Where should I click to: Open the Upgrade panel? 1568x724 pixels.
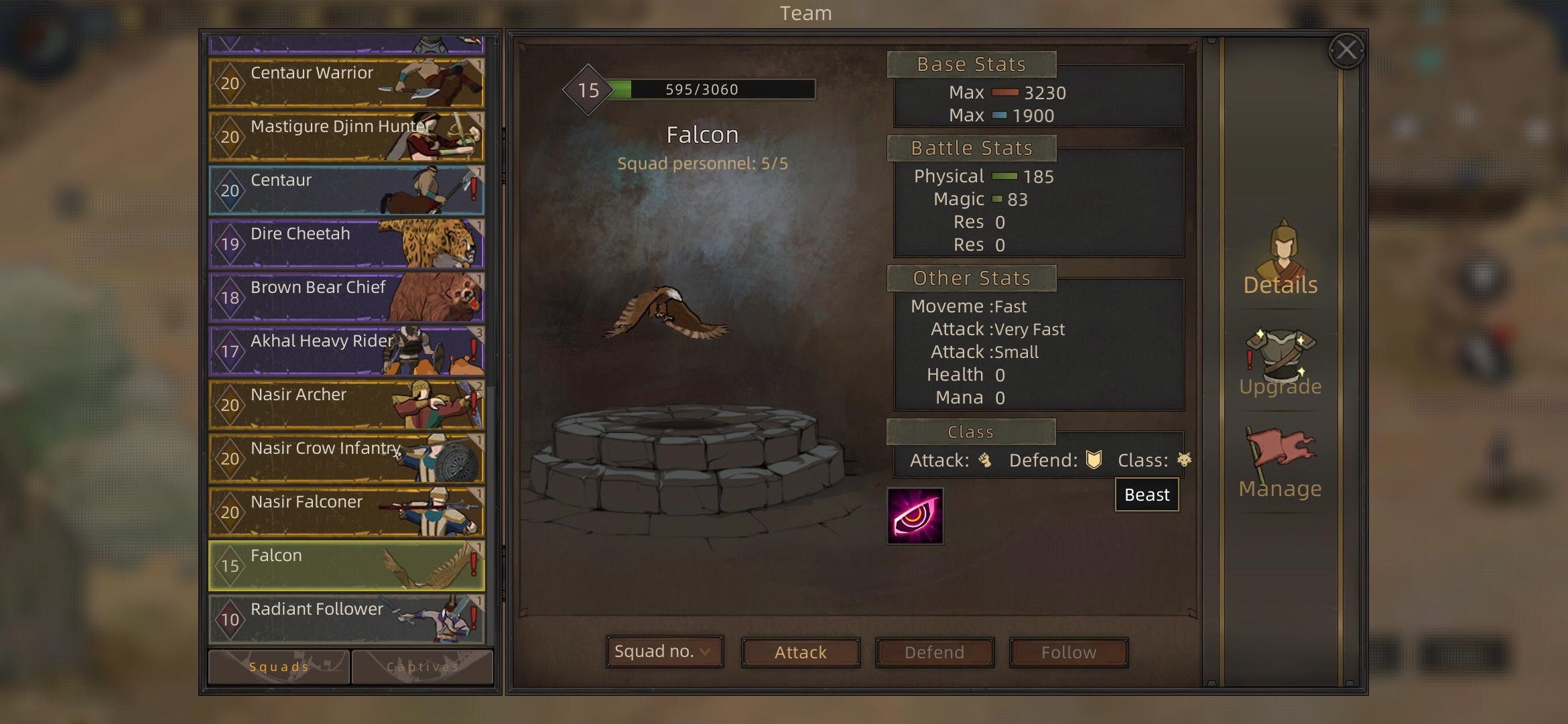click(x=1281, y=363)
